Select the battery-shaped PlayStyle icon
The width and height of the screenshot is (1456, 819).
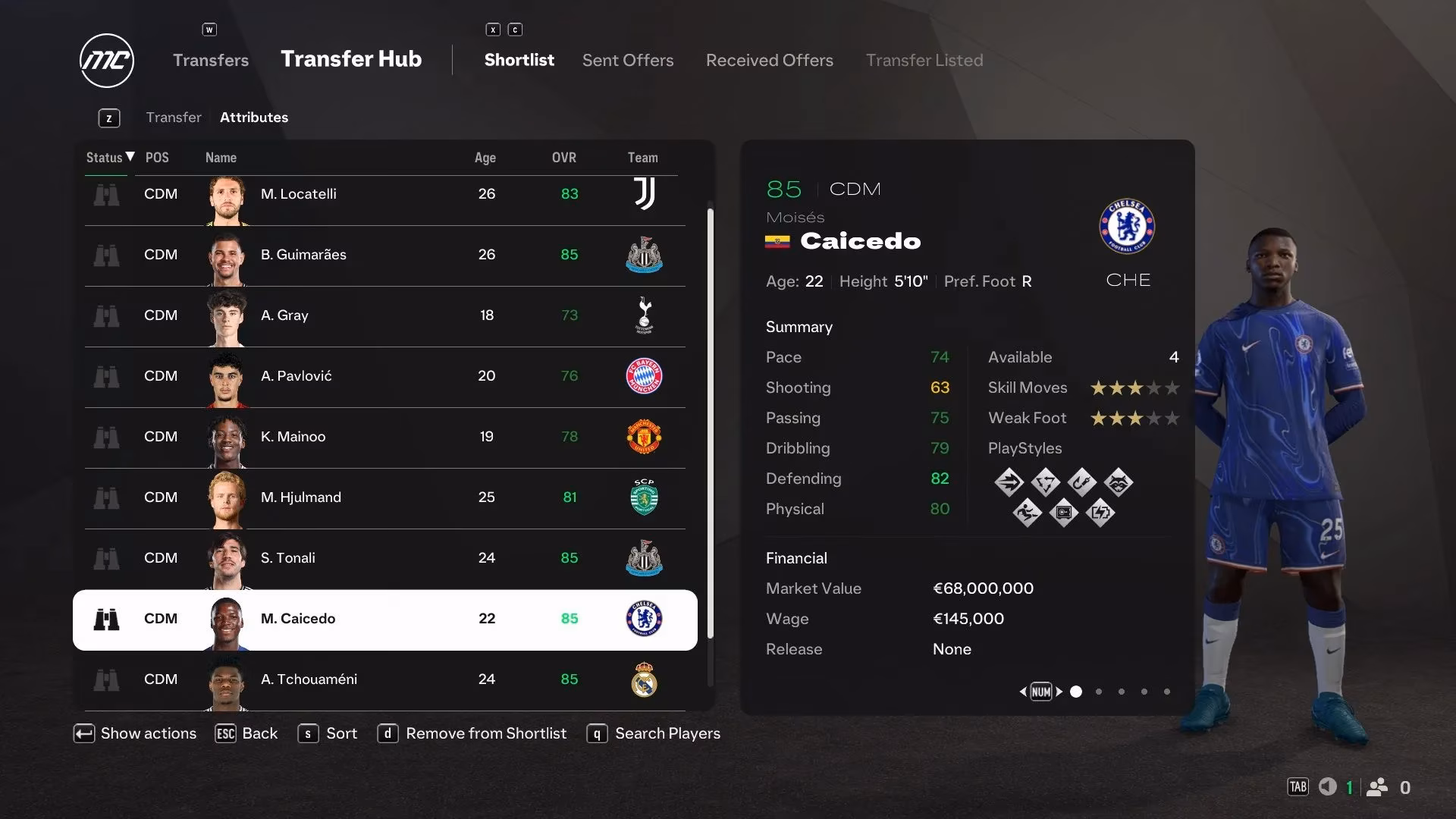[x=1101, y=513]
